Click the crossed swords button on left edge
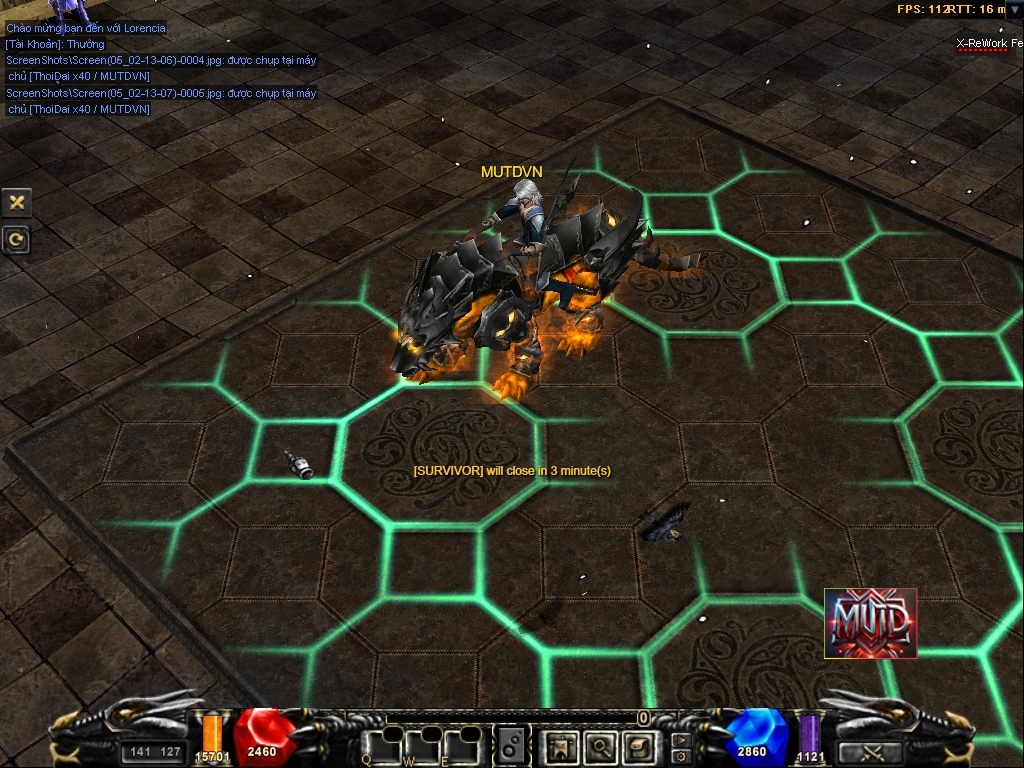The height and width of the screenshot is (768, 1024). click(17, 202)
